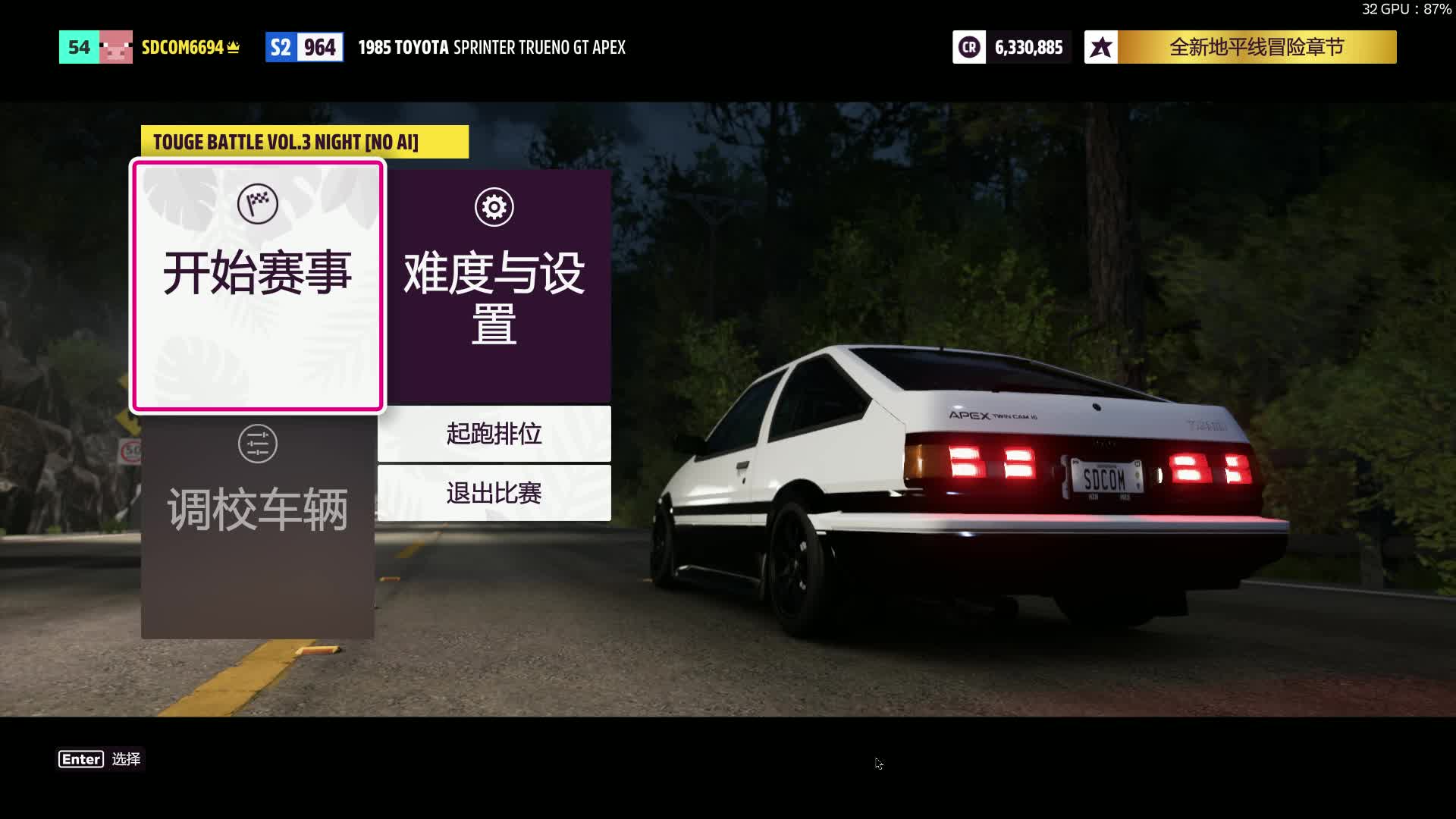The width and height of the screenshot is (1456, 819).
Task: Click the level 54 badge
Action: (77, 46)
